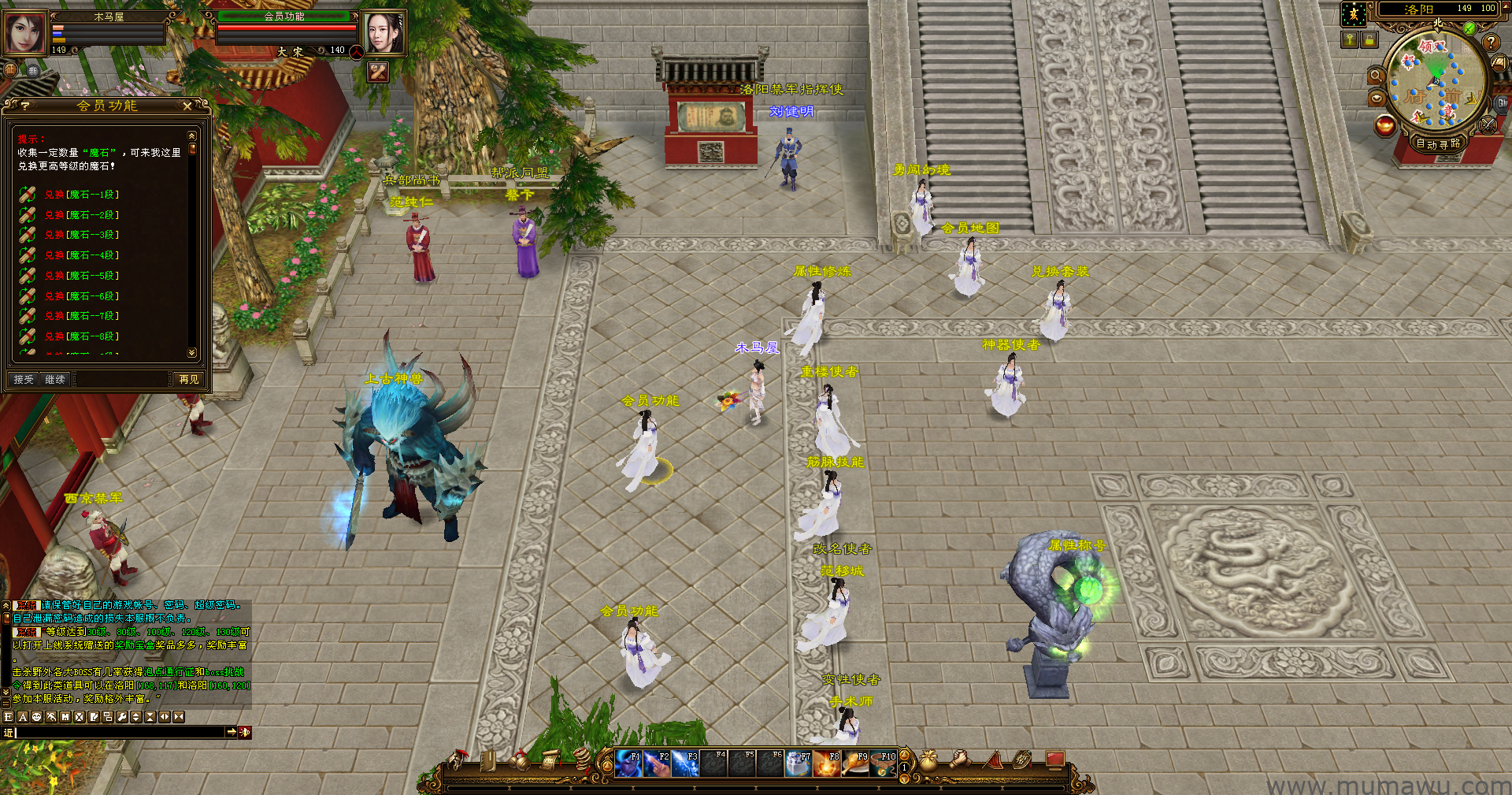The height and width of the screenshot is (795, 1512).
Task: Open the red gold ingot shop icon
Action: pos(1384,125)
